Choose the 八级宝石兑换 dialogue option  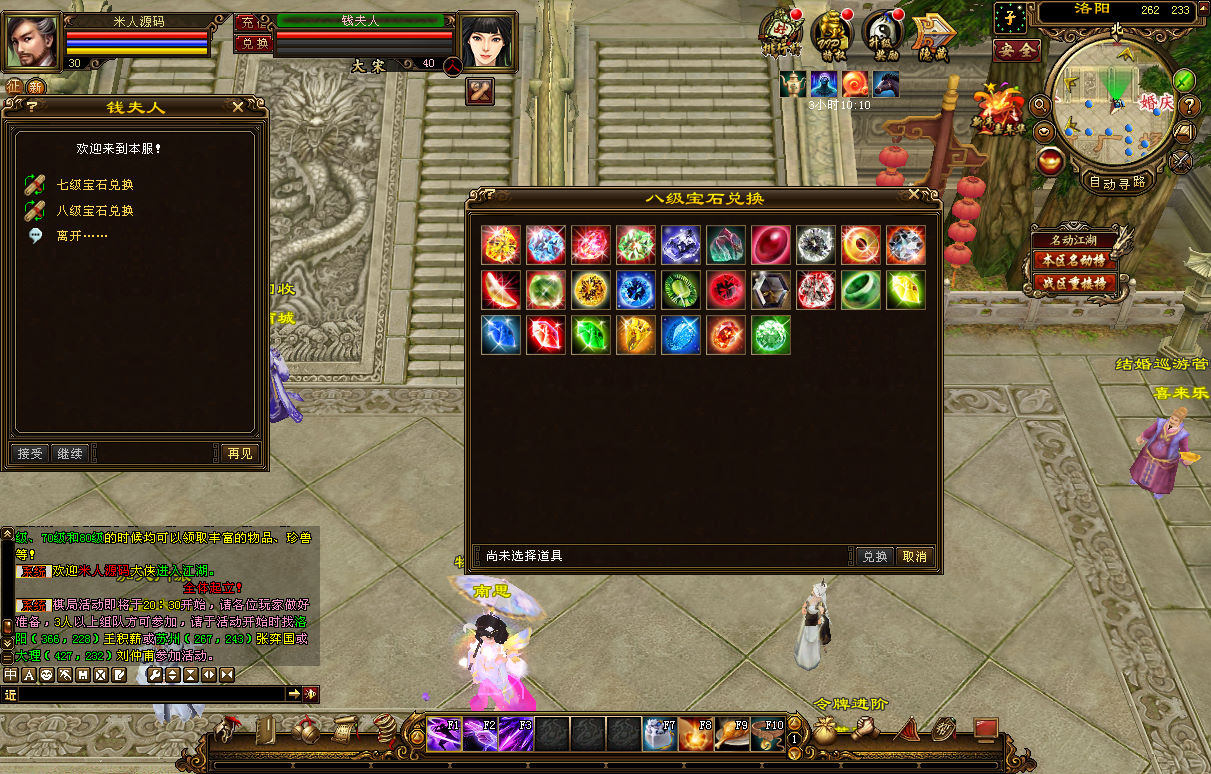pos(94,211)
